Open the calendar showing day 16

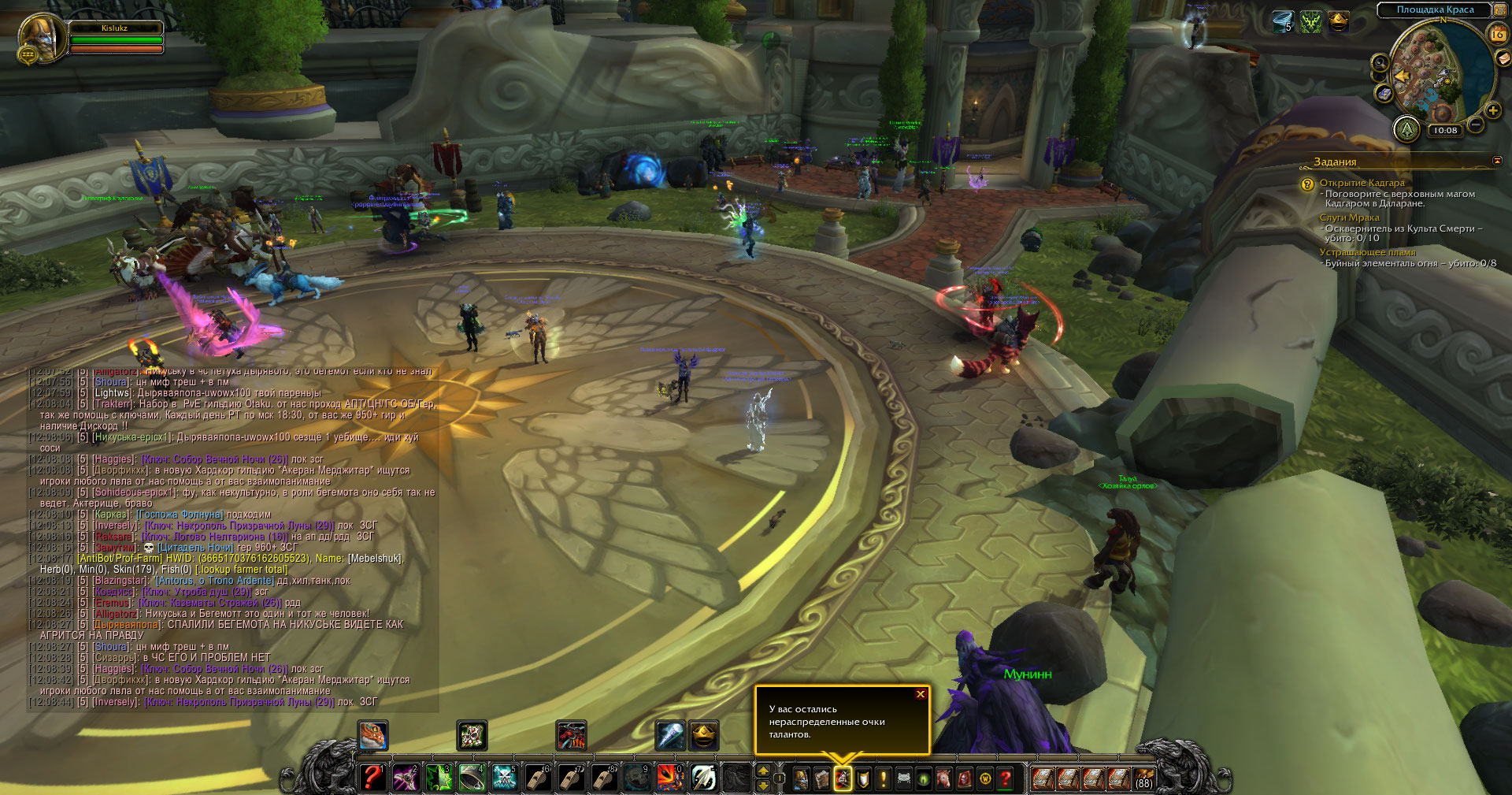pyautogui.click(x=1497, y=34)
